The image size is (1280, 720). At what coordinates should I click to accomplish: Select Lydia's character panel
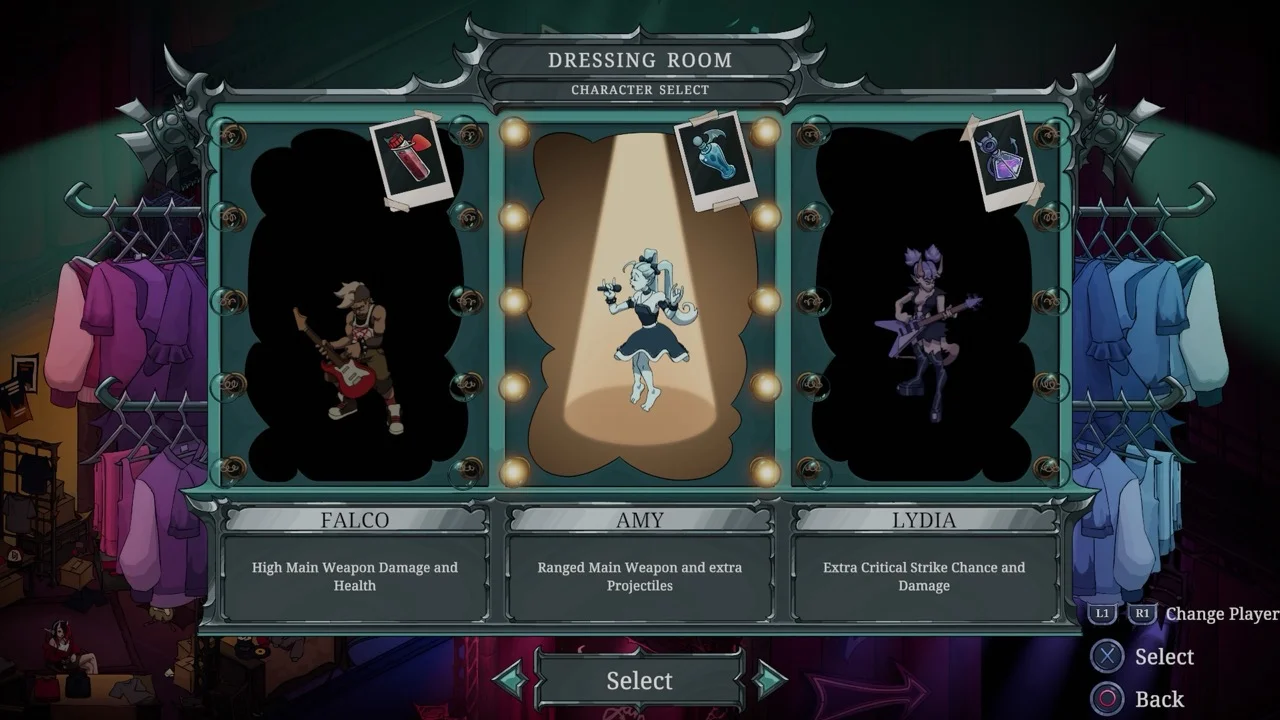924,330
